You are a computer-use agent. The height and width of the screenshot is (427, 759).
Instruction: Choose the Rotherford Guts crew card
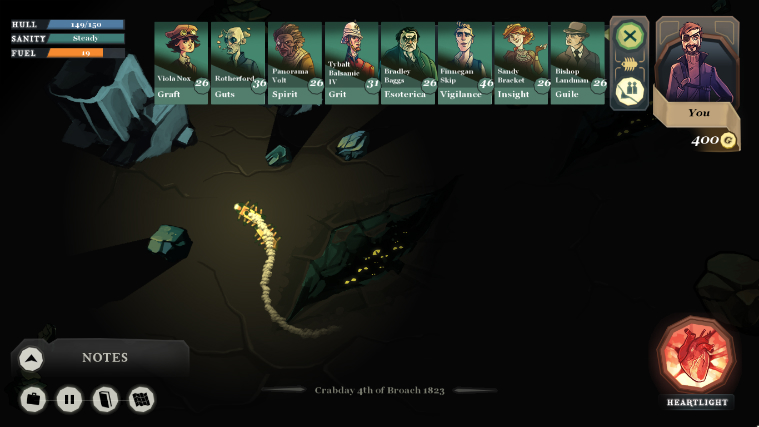(238, 62)
